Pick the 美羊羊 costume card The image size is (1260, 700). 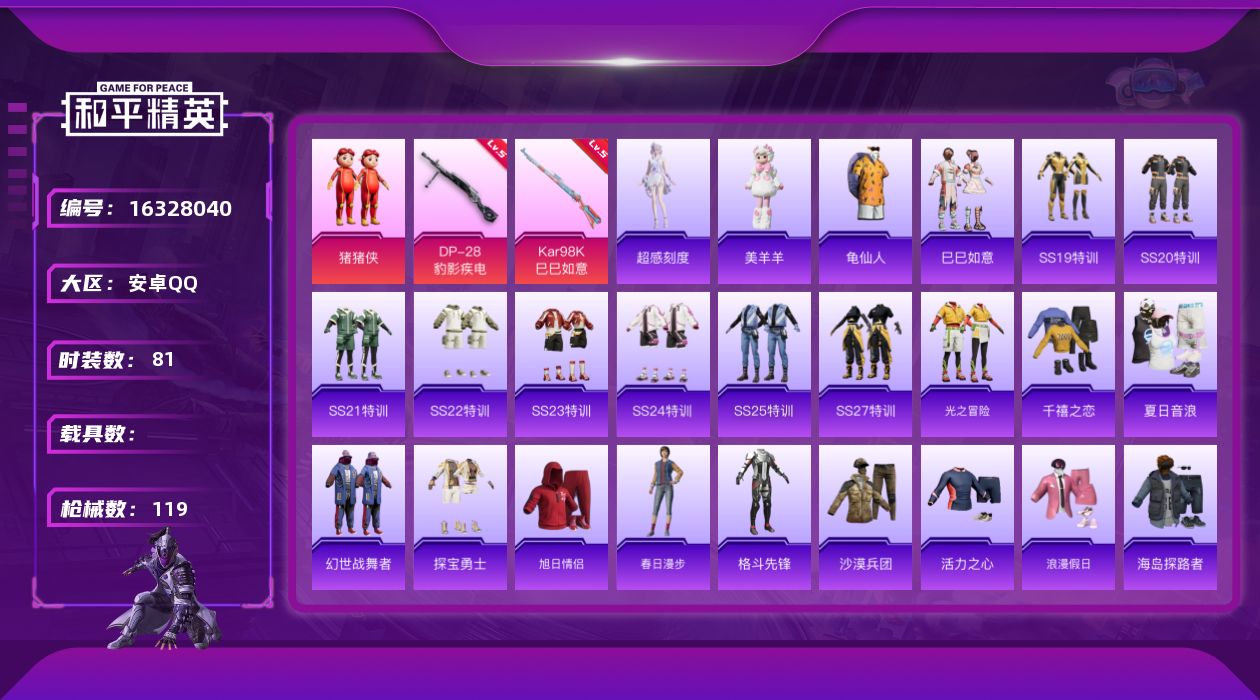click(x=764, y=211)
